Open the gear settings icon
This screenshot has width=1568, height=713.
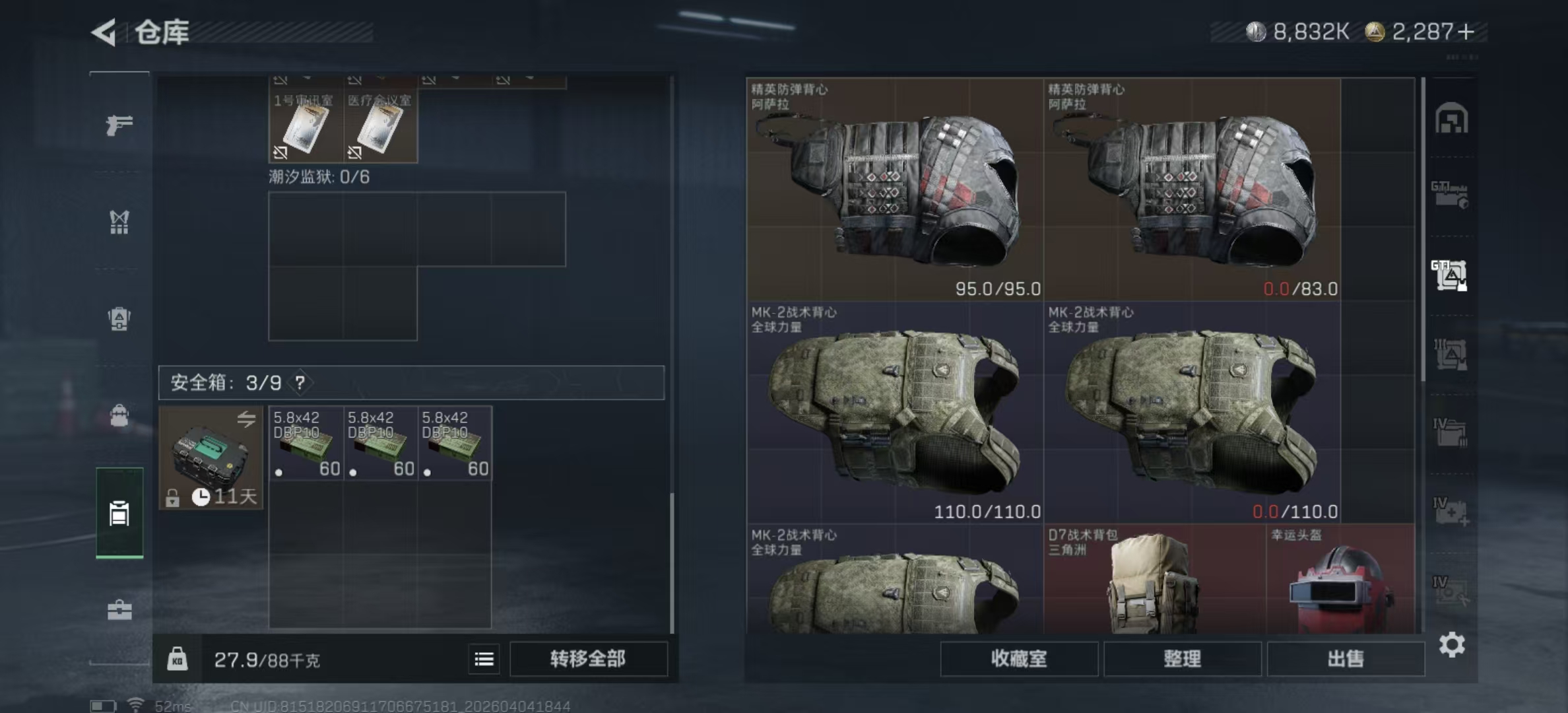pyautogui.click(x=1452, y=644)
